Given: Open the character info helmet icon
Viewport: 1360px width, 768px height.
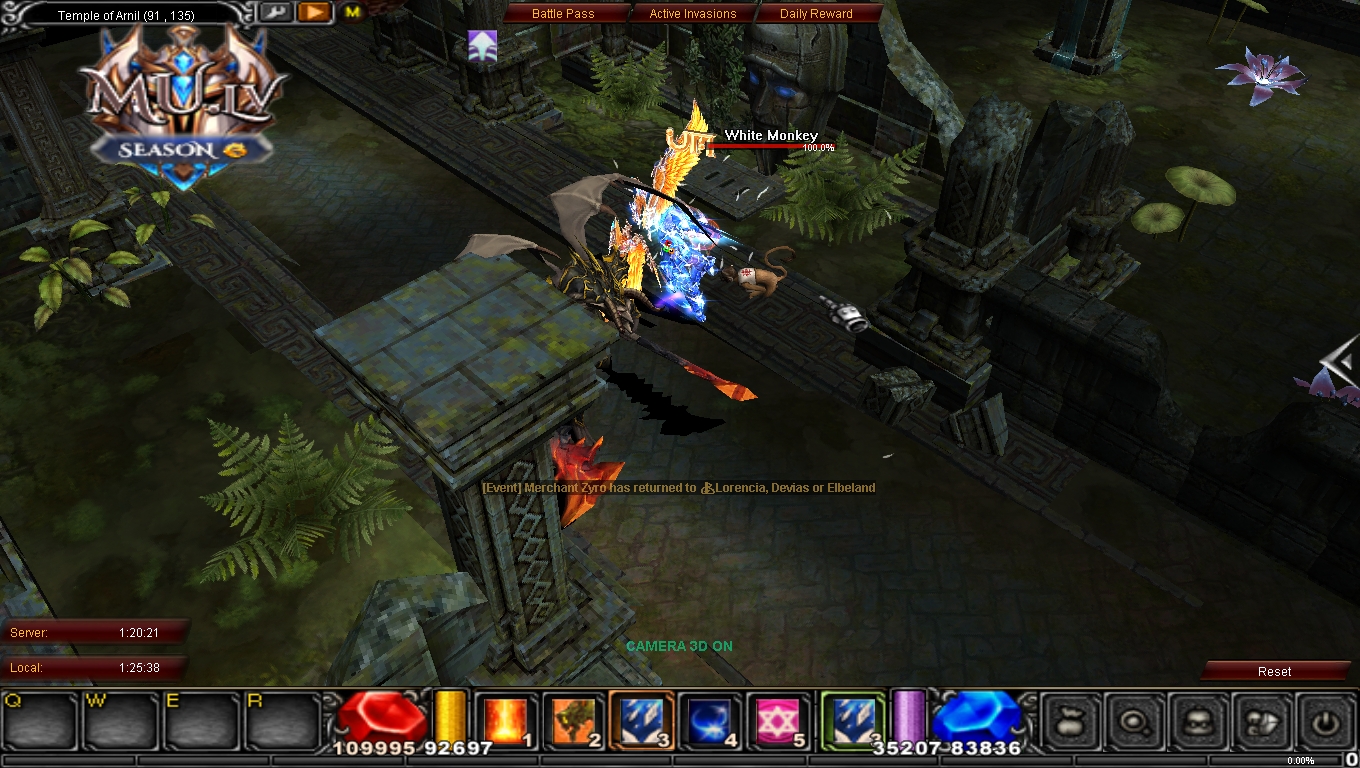Looking at the screenshot, I should click(x=1198, y=721).
